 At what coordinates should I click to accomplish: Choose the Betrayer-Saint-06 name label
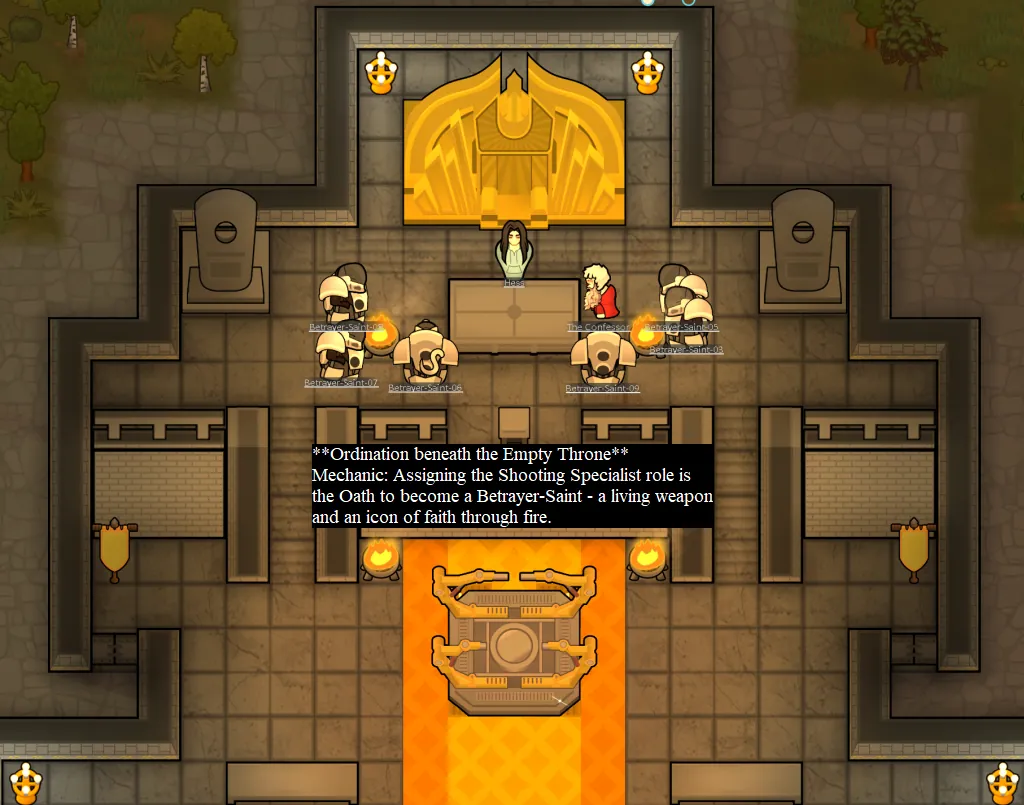(x=425, y=387)
